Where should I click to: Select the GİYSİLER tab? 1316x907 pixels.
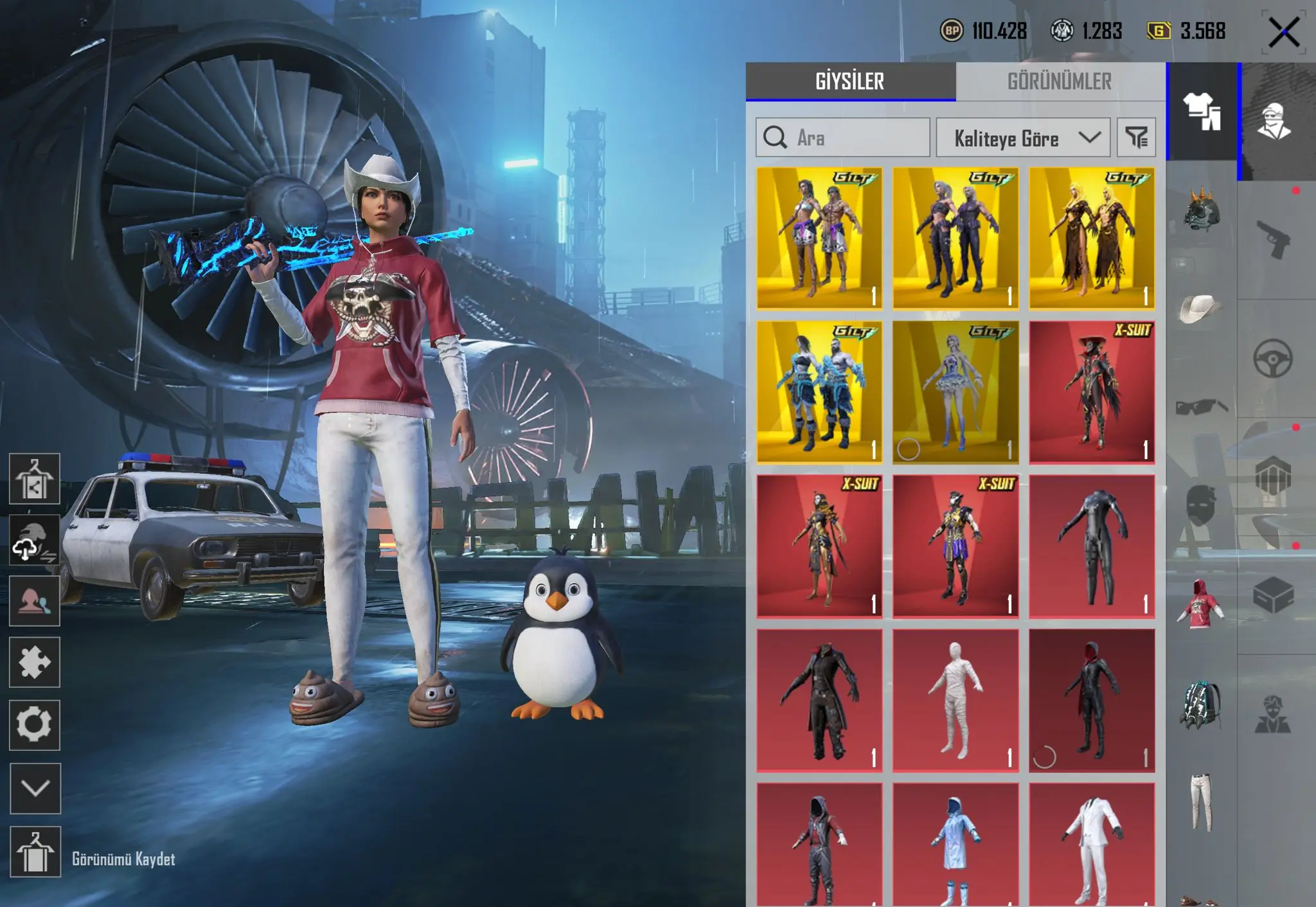(849, 82)
